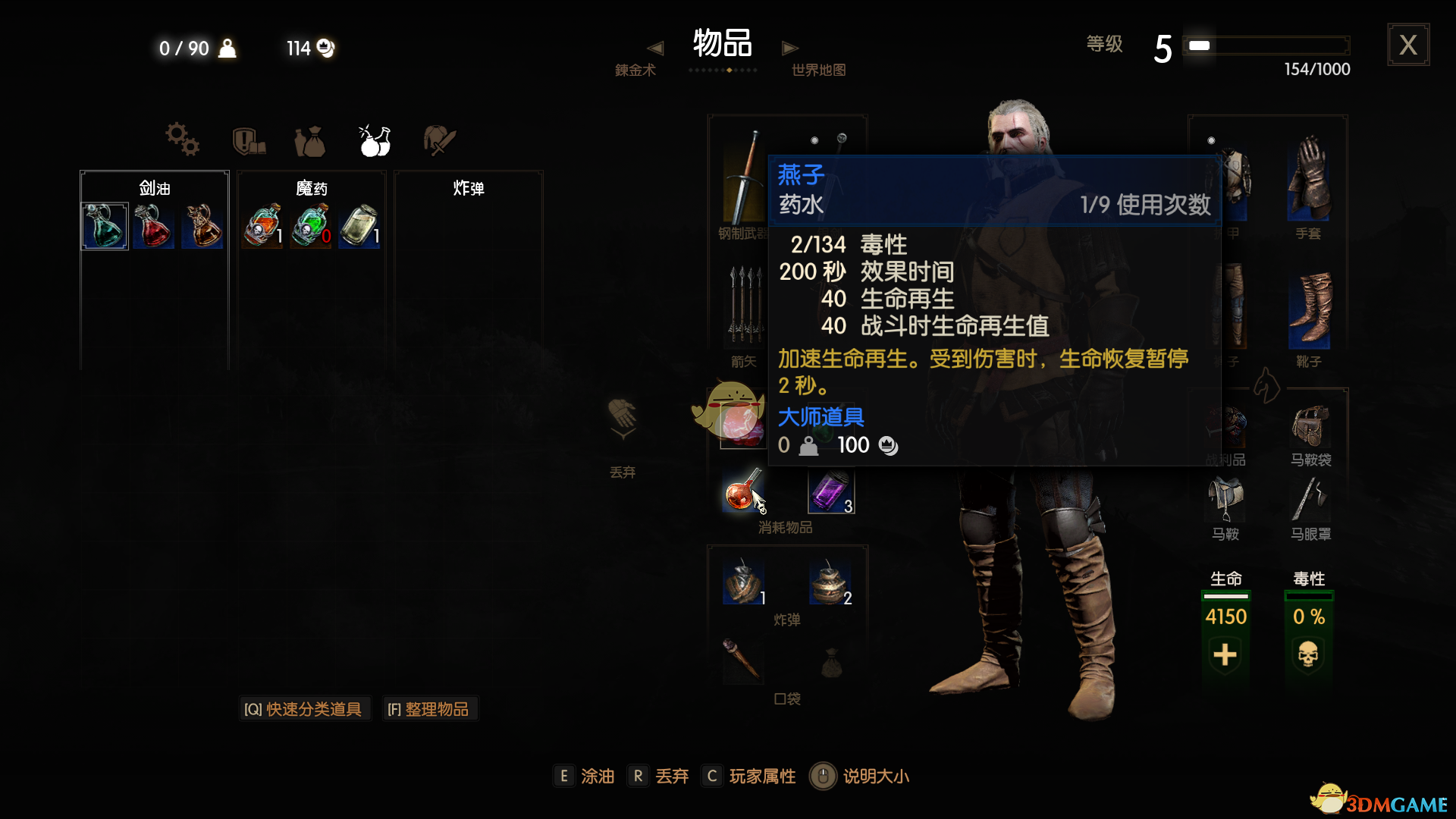This screenshot has height=819, width=1456.
Task: Click the 整理物品 organize items button
Action: 430,708
